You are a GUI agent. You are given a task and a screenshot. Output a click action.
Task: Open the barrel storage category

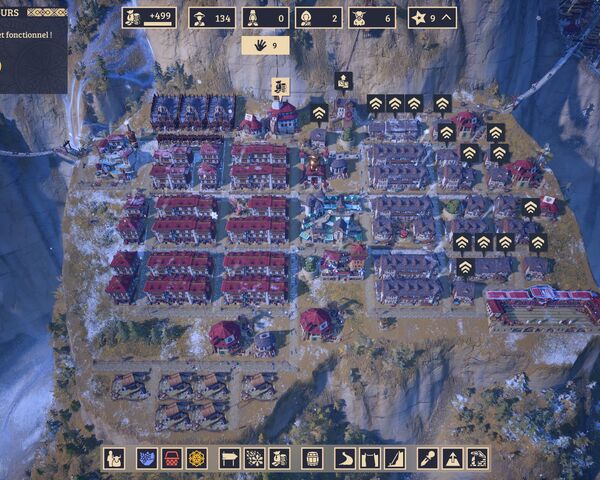(x=313, y=458)
